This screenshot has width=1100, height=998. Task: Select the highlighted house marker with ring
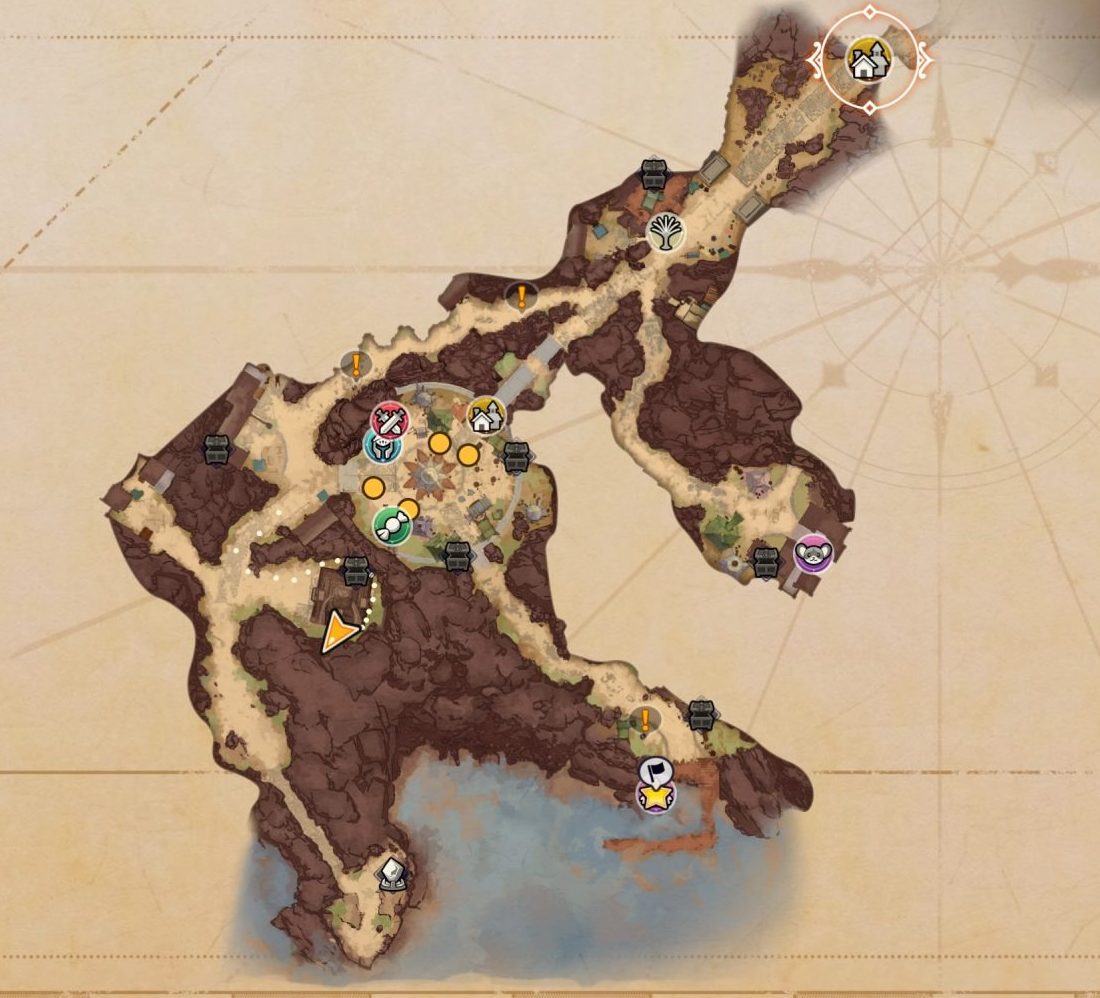[x=868, y=61]
